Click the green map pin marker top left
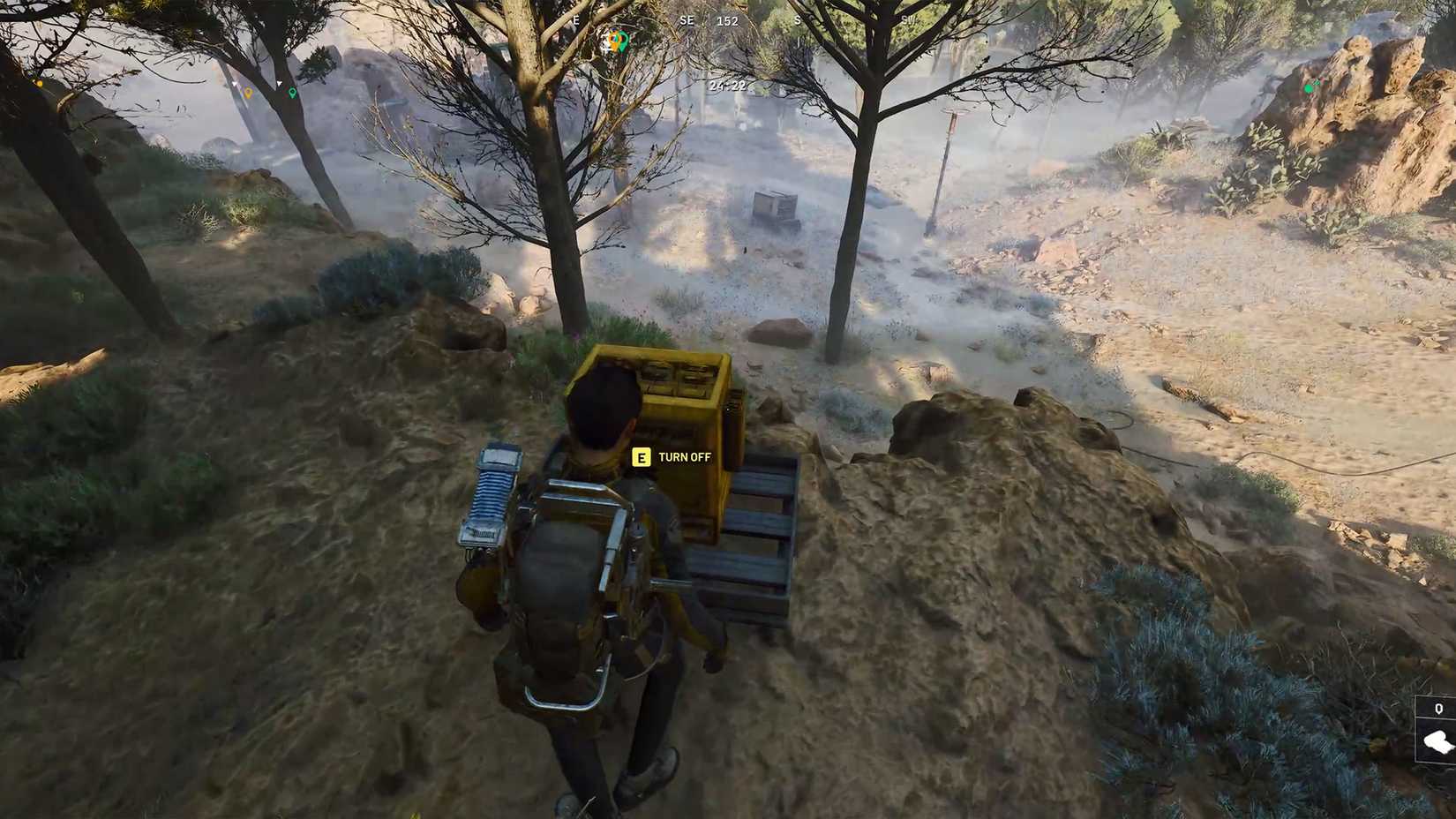 (293, 93)
